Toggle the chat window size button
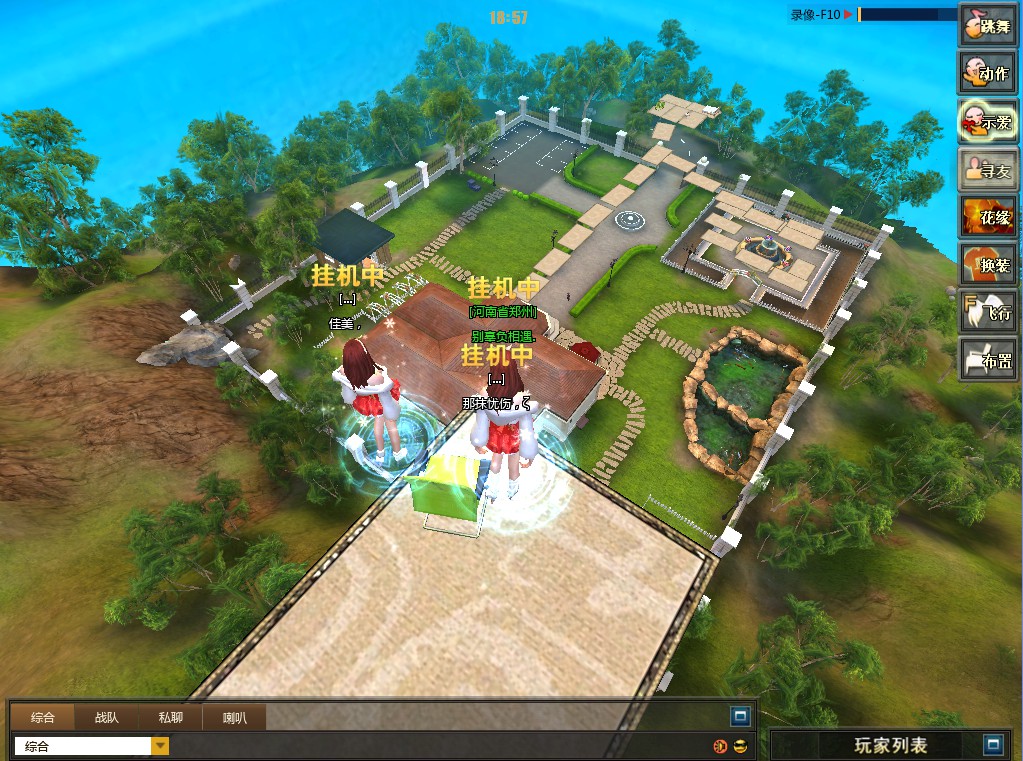Image resolution: width=1023 pixels, height=761 pixels. coord(740,716)
